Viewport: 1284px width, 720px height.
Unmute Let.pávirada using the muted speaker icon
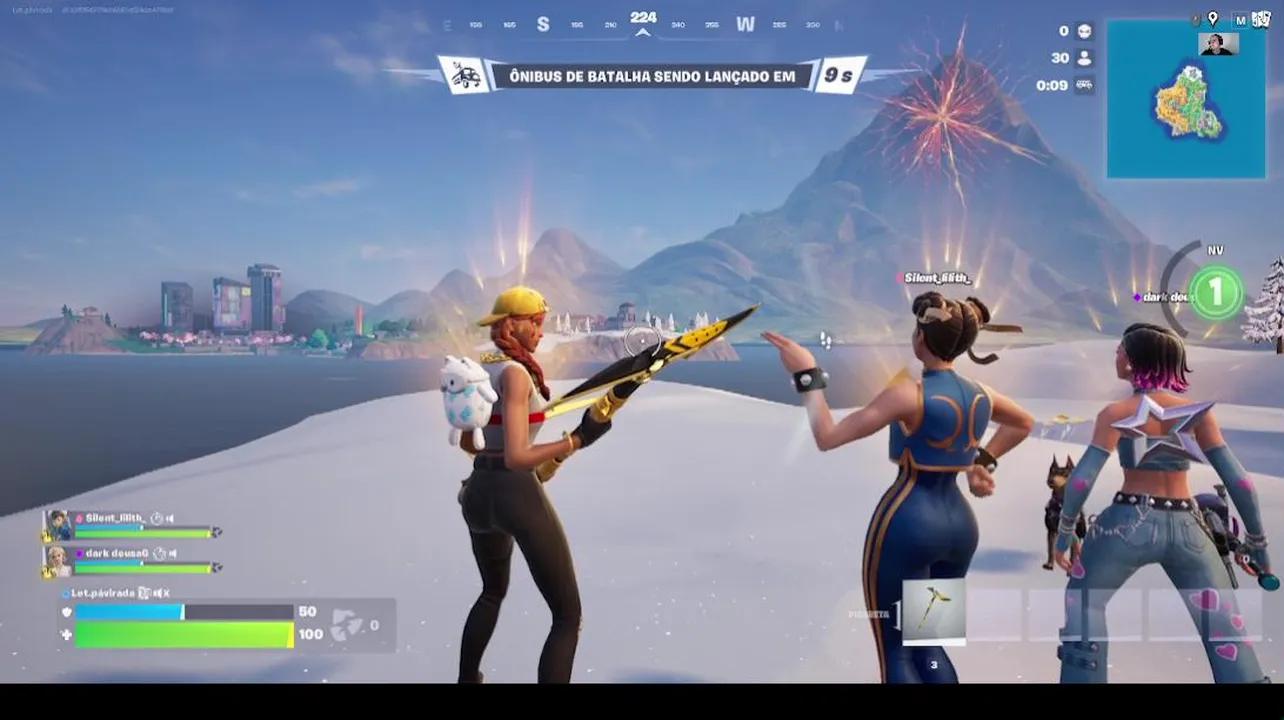[157, 592]
